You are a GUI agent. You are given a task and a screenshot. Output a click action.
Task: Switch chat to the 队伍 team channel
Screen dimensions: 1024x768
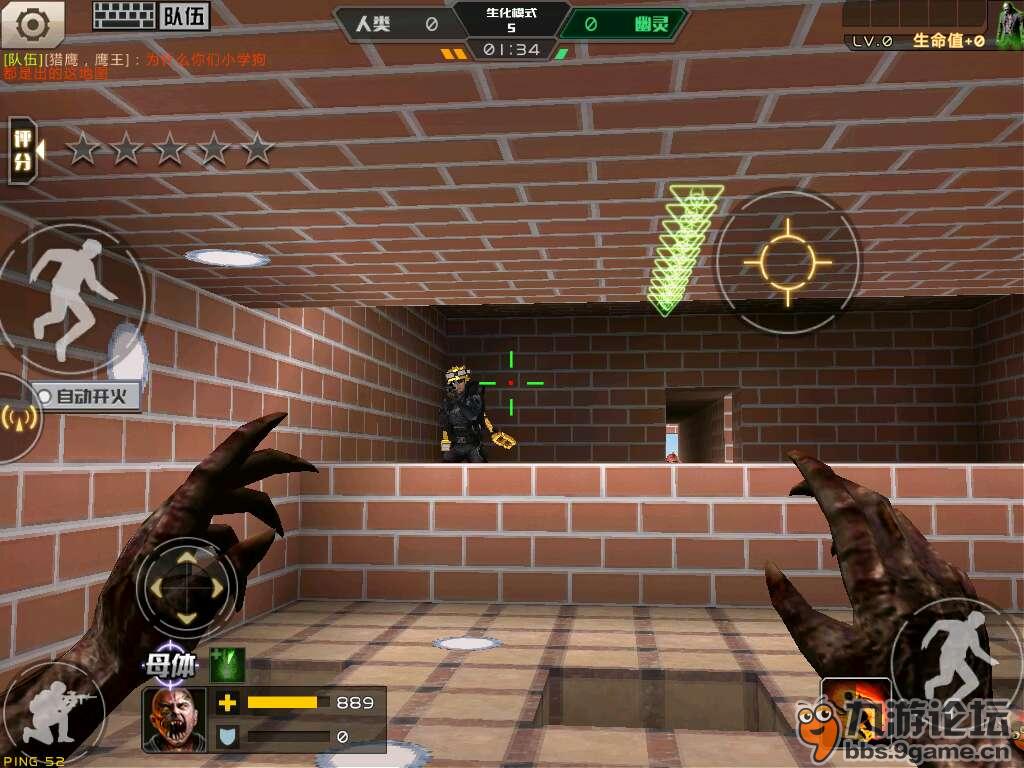(186, 17)
